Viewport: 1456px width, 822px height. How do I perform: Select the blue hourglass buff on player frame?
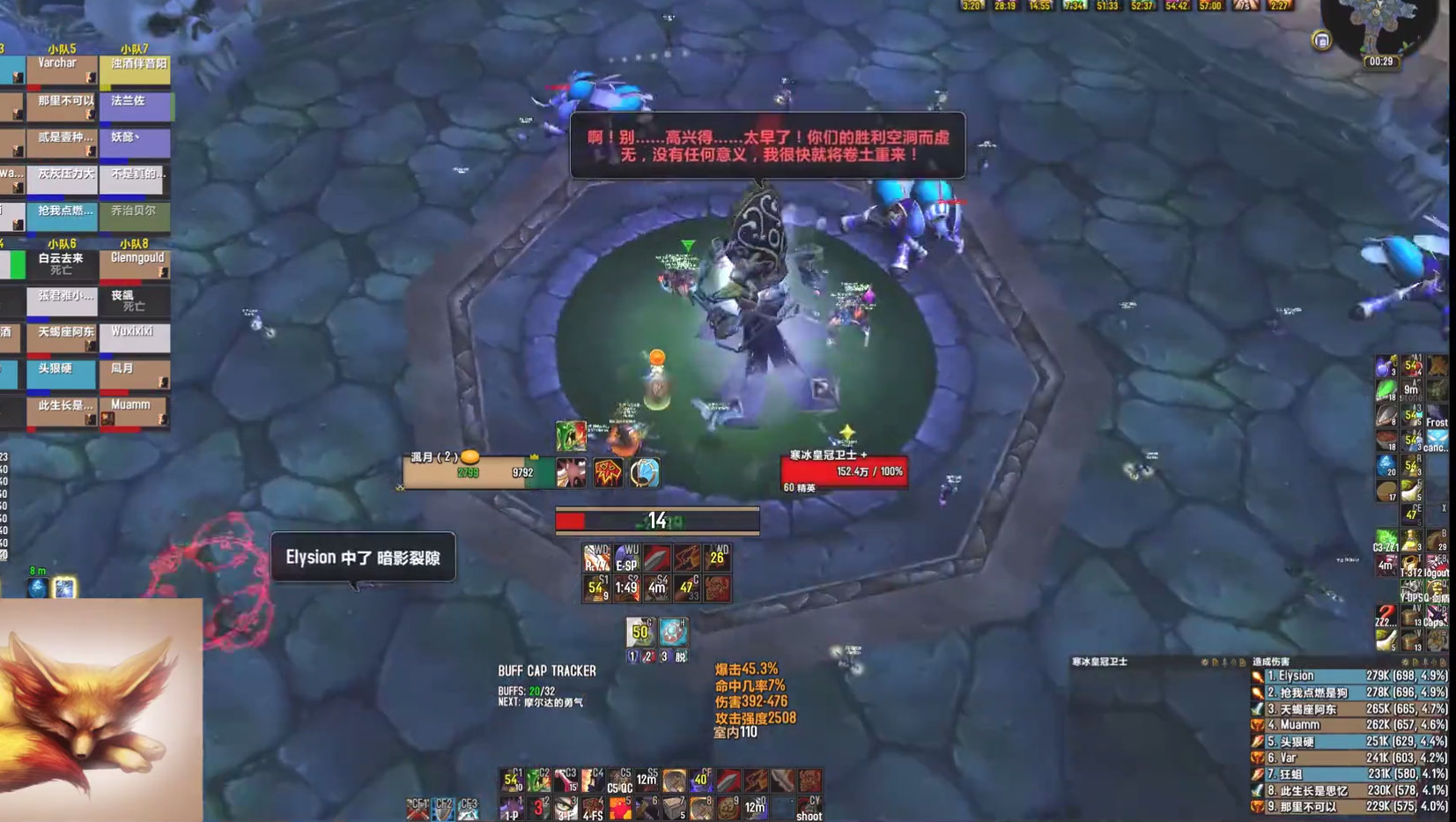(643, 474)
